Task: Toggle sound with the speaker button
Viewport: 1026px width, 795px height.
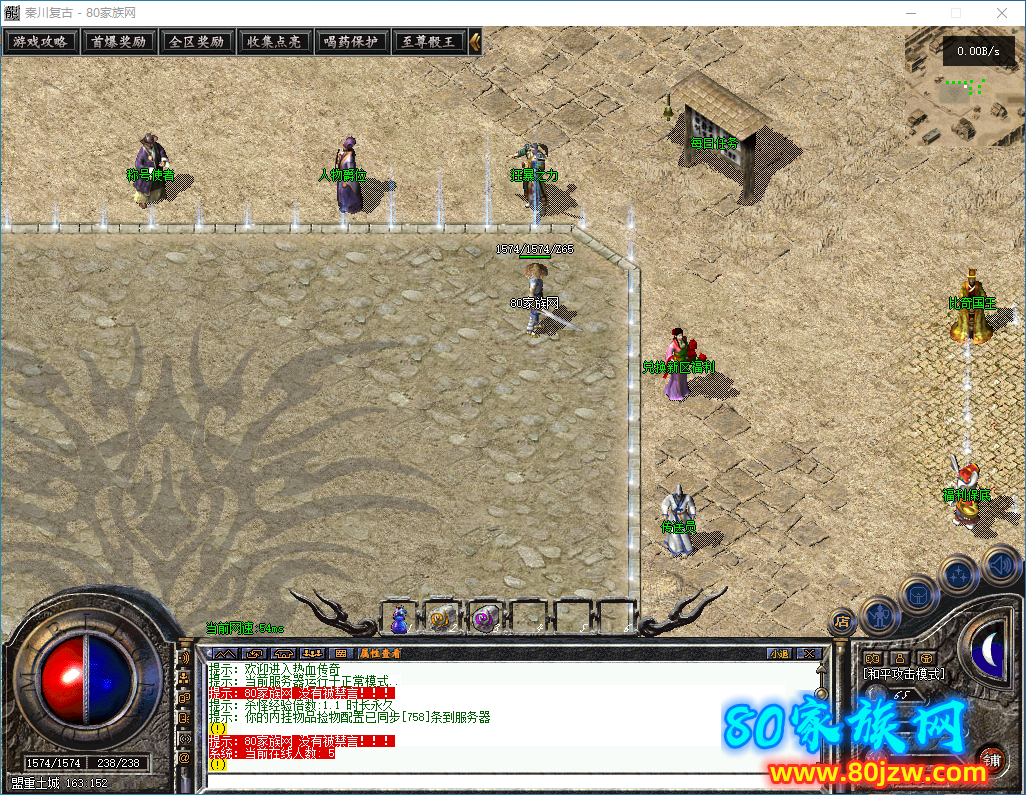Action: pyautogui.click(x=1000, y=564)
